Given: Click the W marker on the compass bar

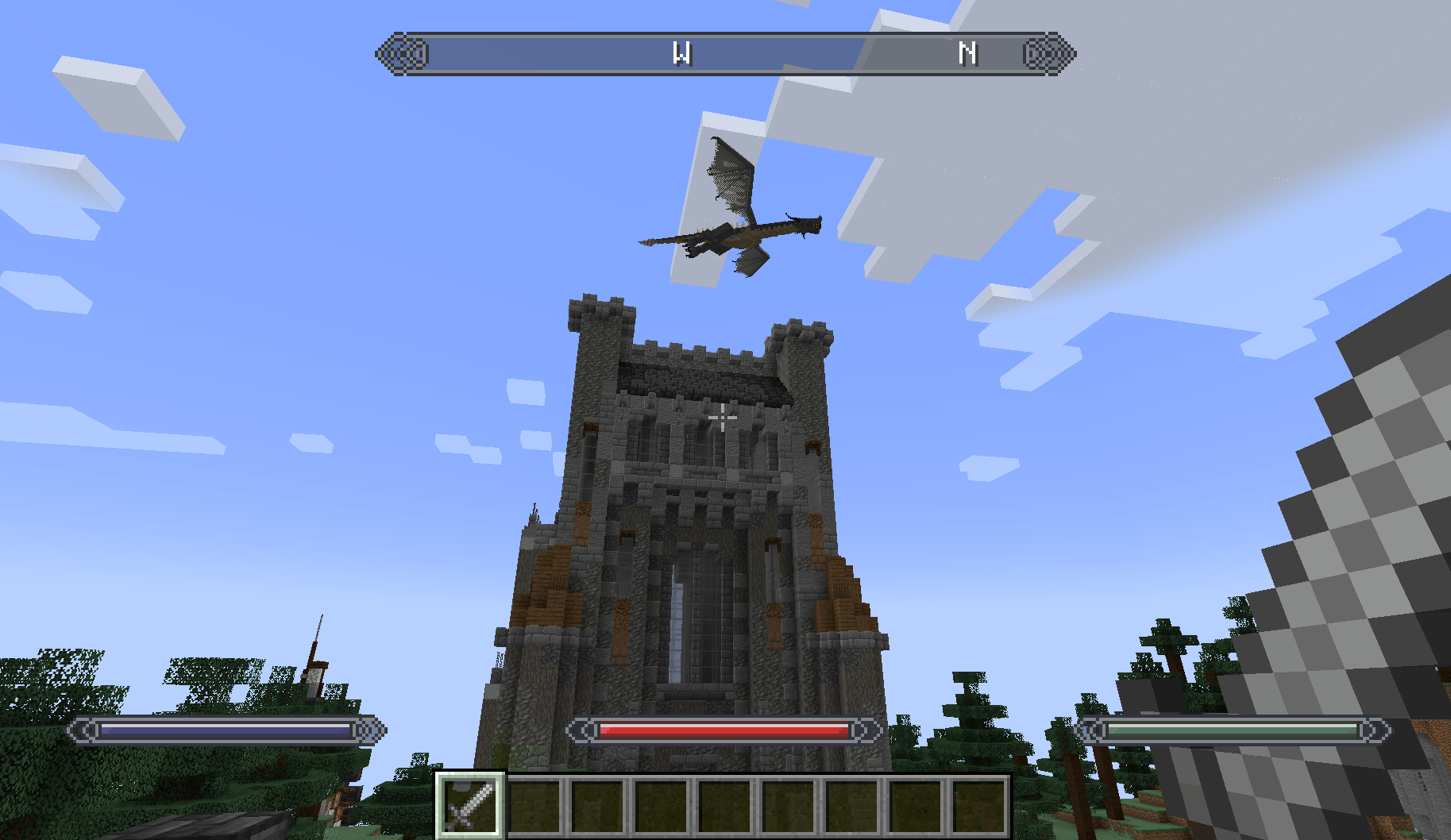Looking at the screenshot, I should [684, 54].
